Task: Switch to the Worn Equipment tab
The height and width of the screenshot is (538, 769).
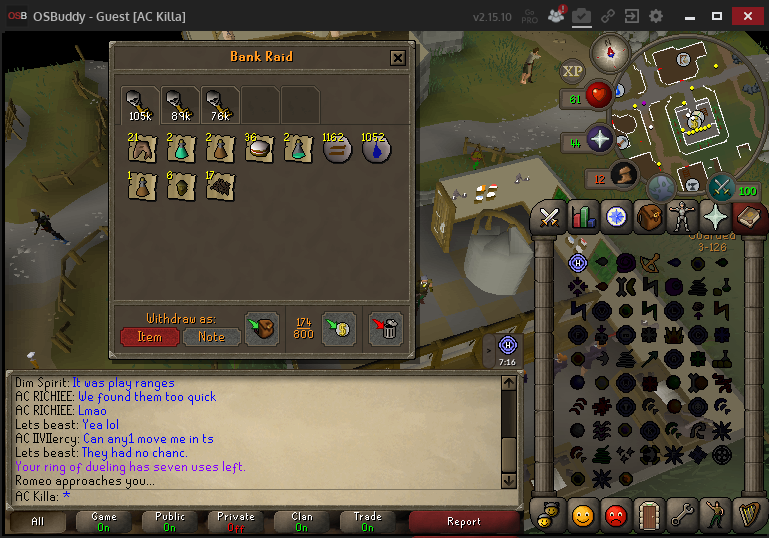Action: tap(681, 216)
